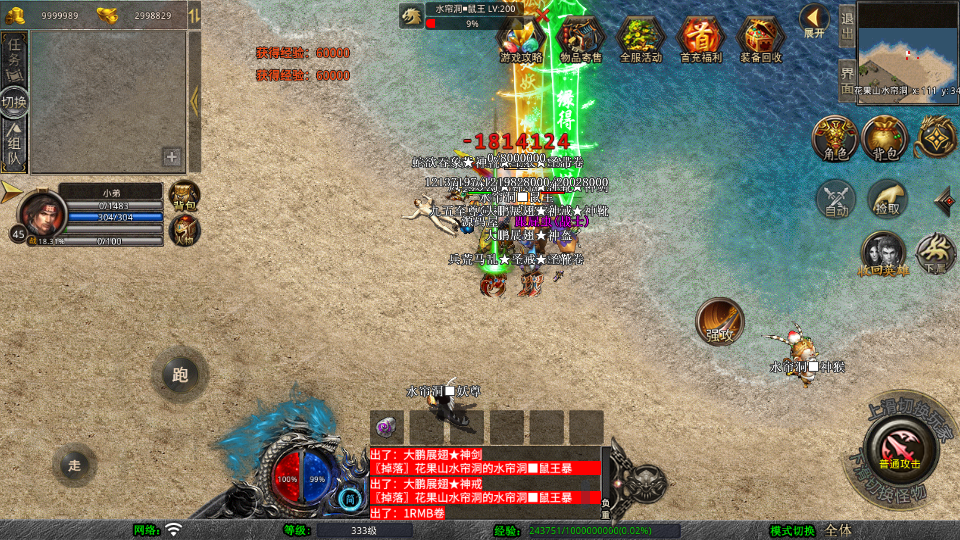The height and width of the screenshot is (540, 960).
Task: Open the hero's 人物 character icon
Action: tap(185, 229)
